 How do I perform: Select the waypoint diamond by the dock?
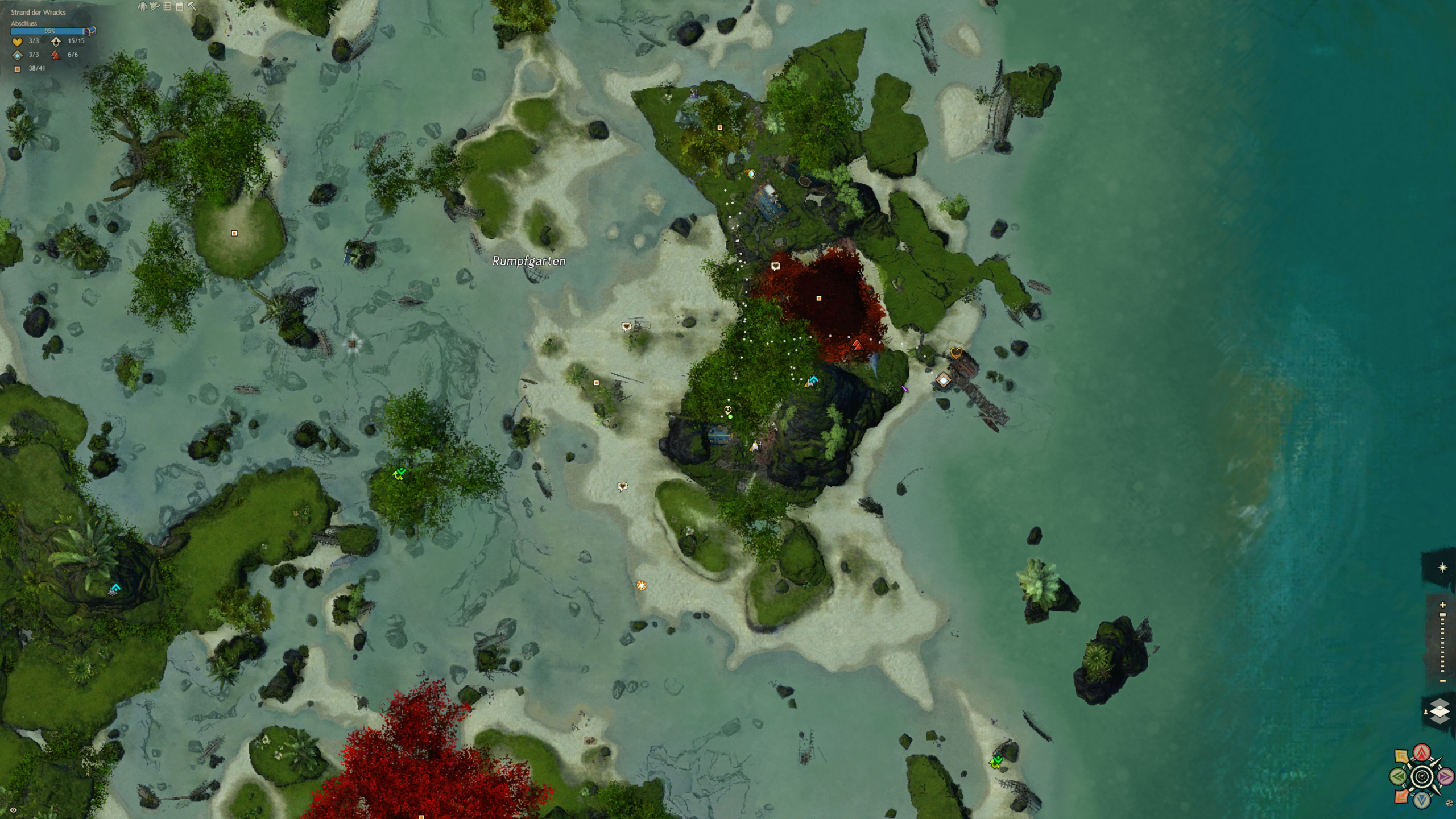click(x=944, y=380)
